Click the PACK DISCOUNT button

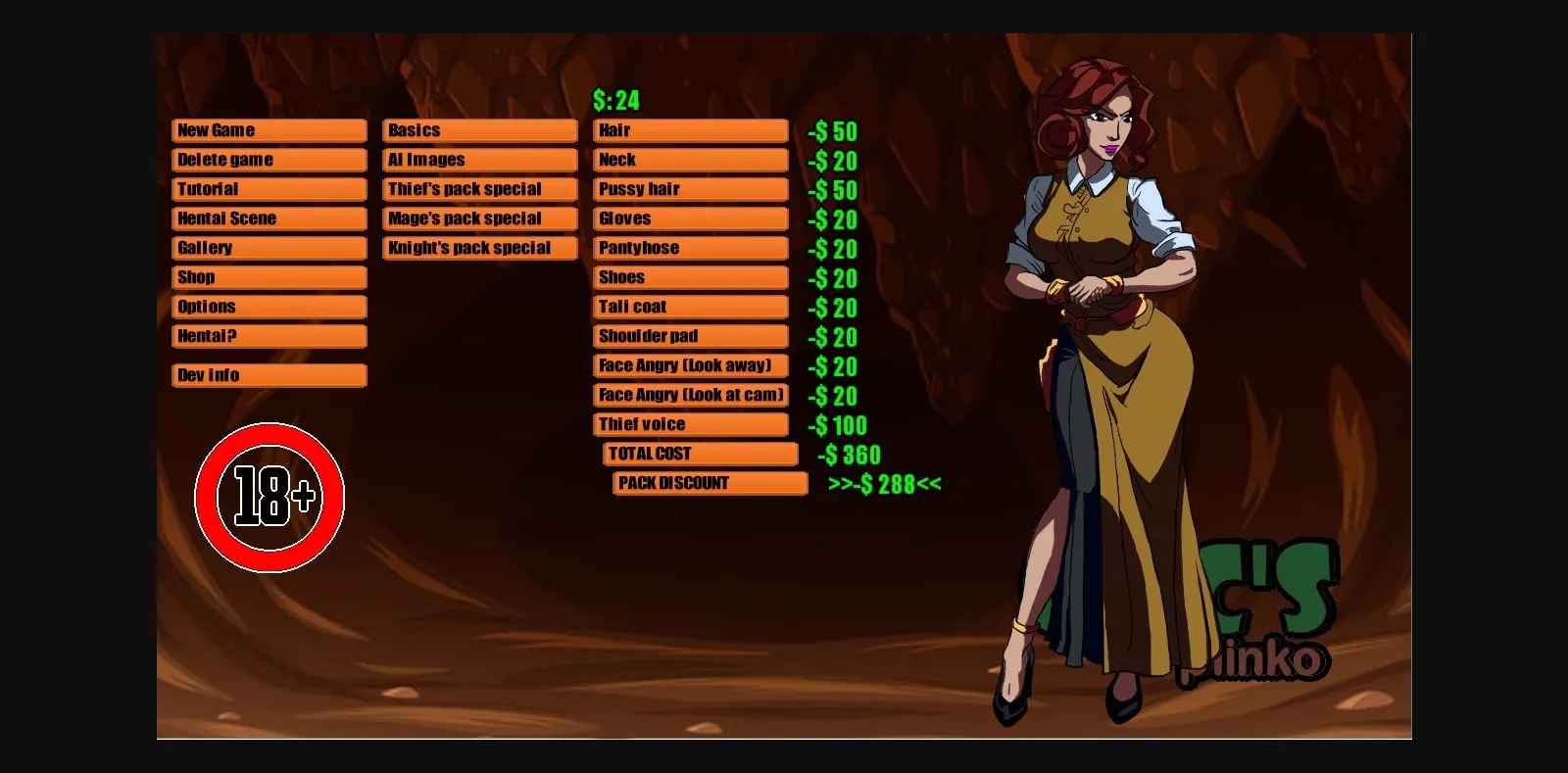pos(710,482)
